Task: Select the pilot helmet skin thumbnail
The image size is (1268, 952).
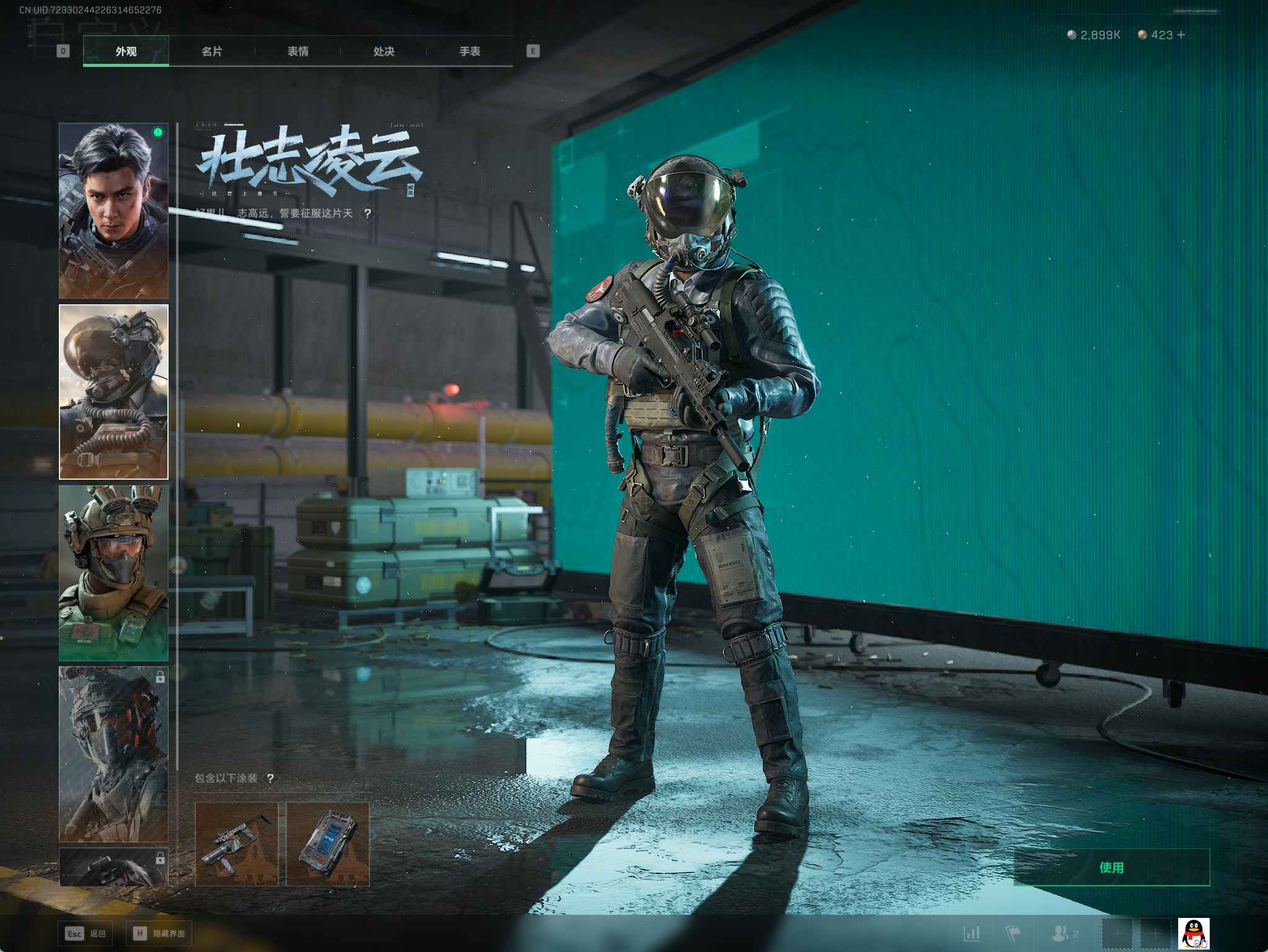Action: tap(113, 392)
